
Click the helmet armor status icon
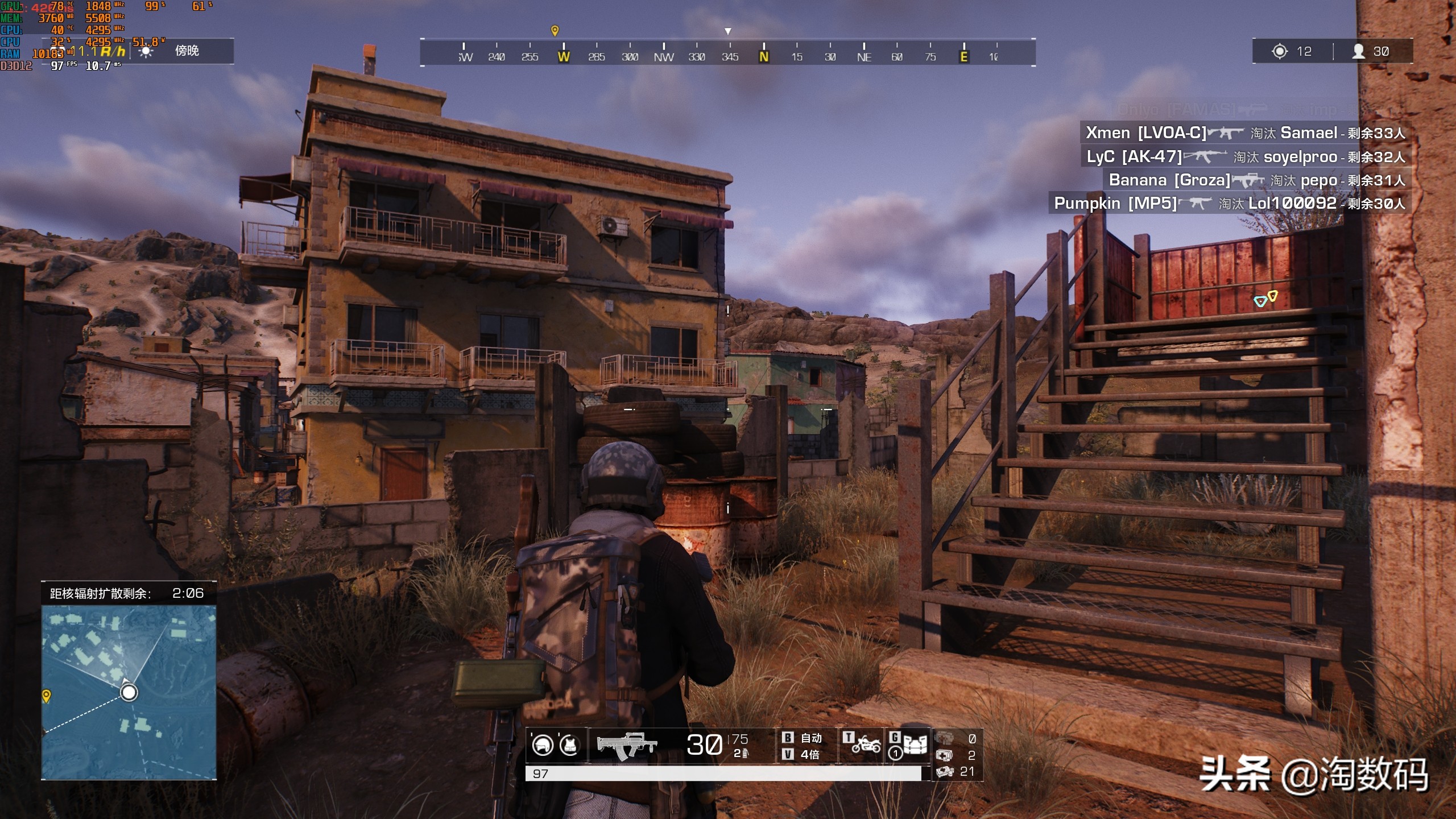[x=543, y=744]
